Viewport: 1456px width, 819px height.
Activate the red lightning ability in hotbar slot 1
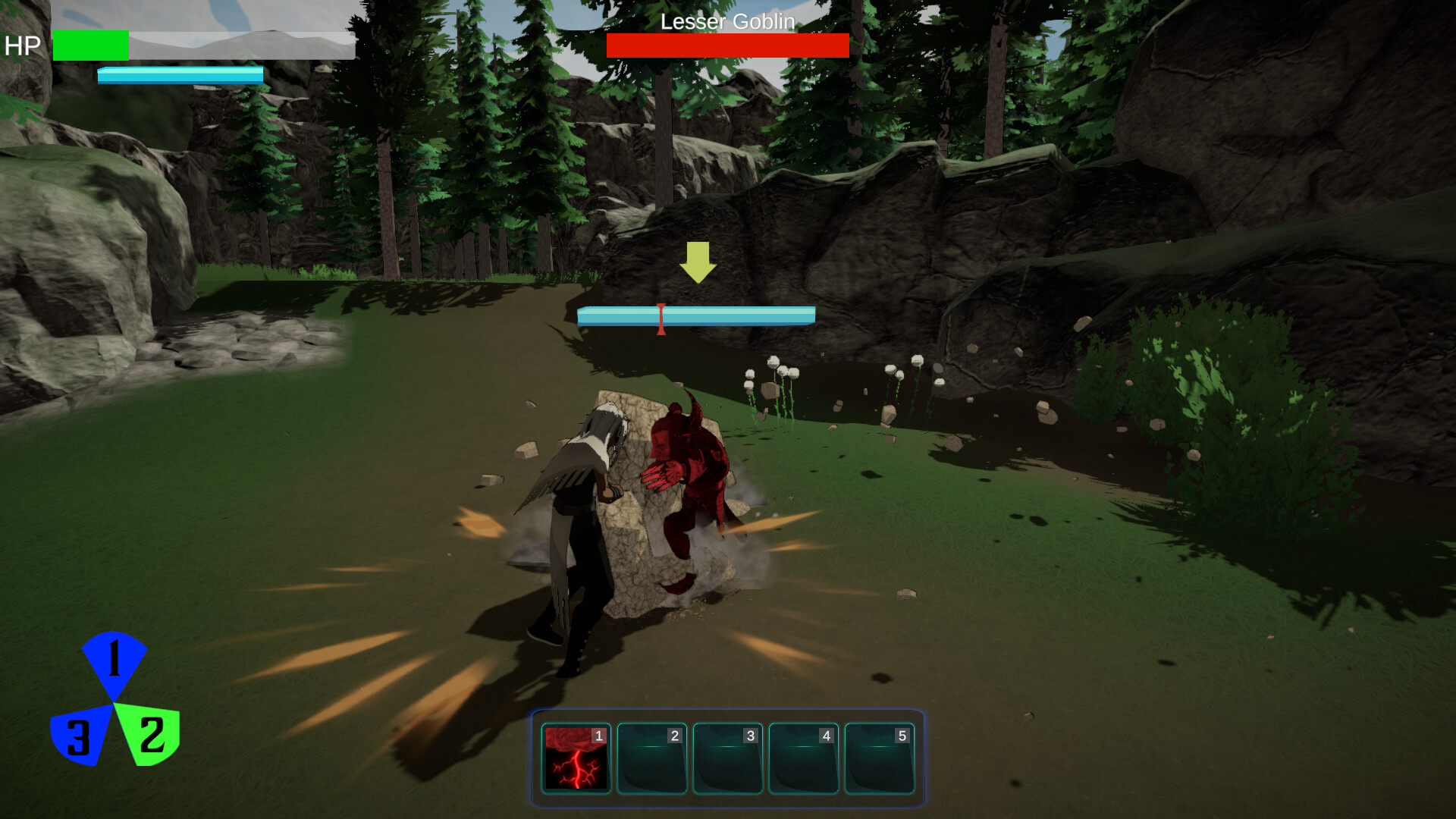pyautogui.click(x=576, y=758)
